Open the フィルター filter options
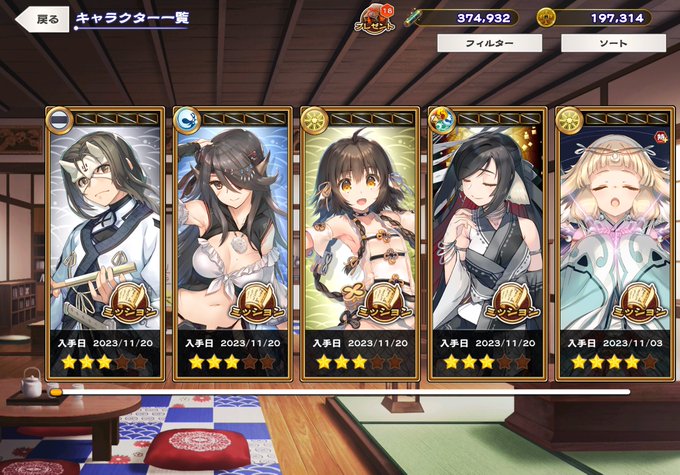680x475 pixels. (489, 44)
